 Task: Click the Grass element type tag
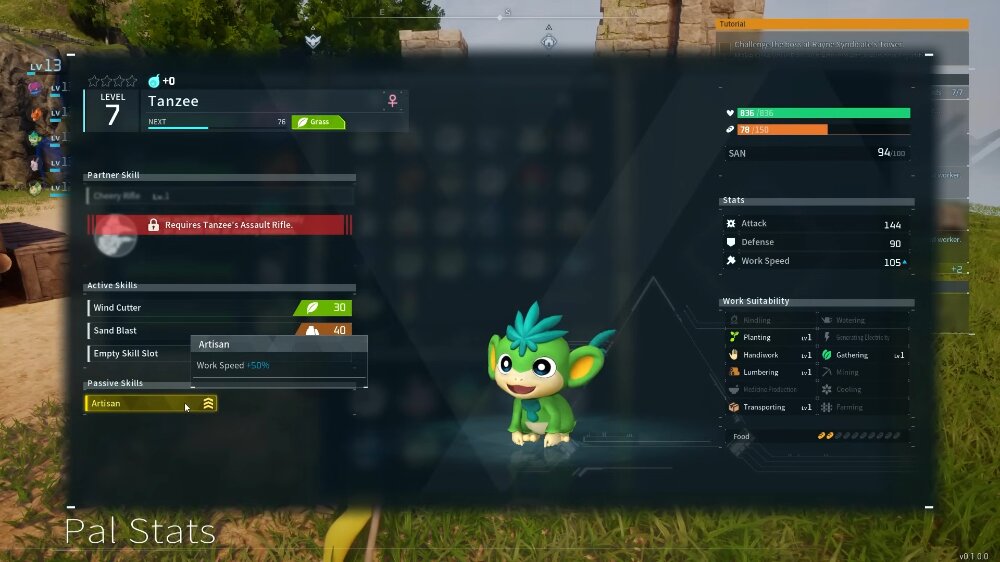click(x=318, y=122)
